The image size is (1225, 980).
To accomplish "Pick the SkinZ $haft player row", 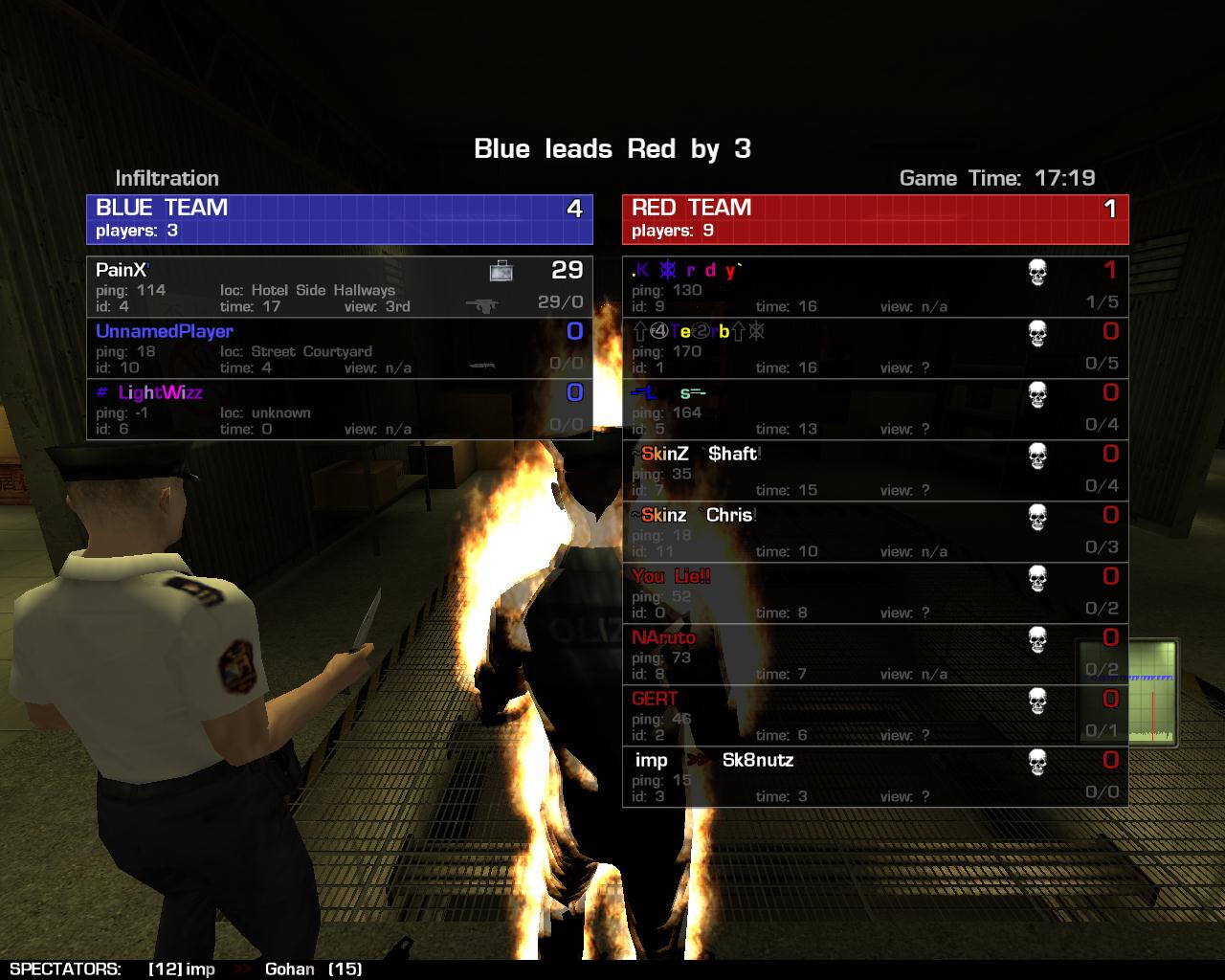I will (x=875, y=471).
